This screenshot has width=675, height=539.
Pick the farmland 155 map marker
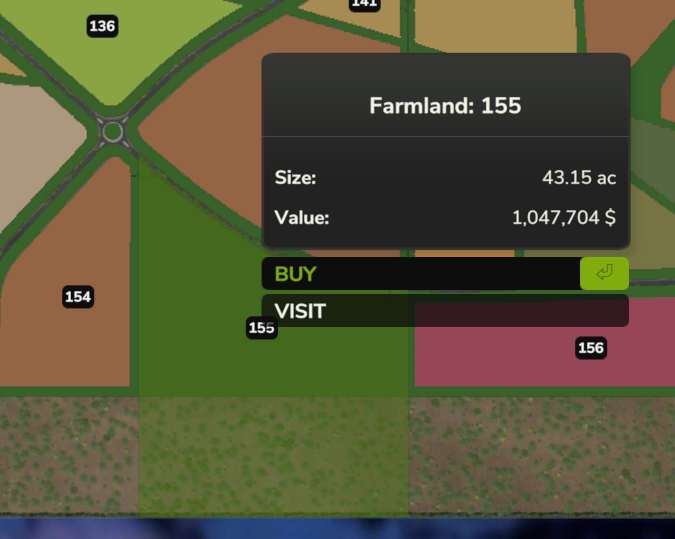pos(261,328)
